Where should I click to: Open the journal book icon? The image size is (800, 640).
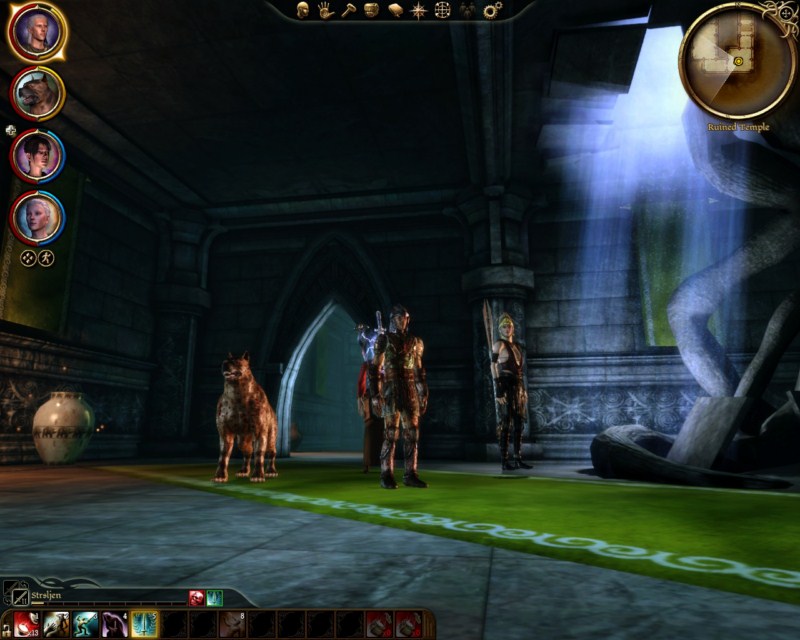tap(395, 10)
